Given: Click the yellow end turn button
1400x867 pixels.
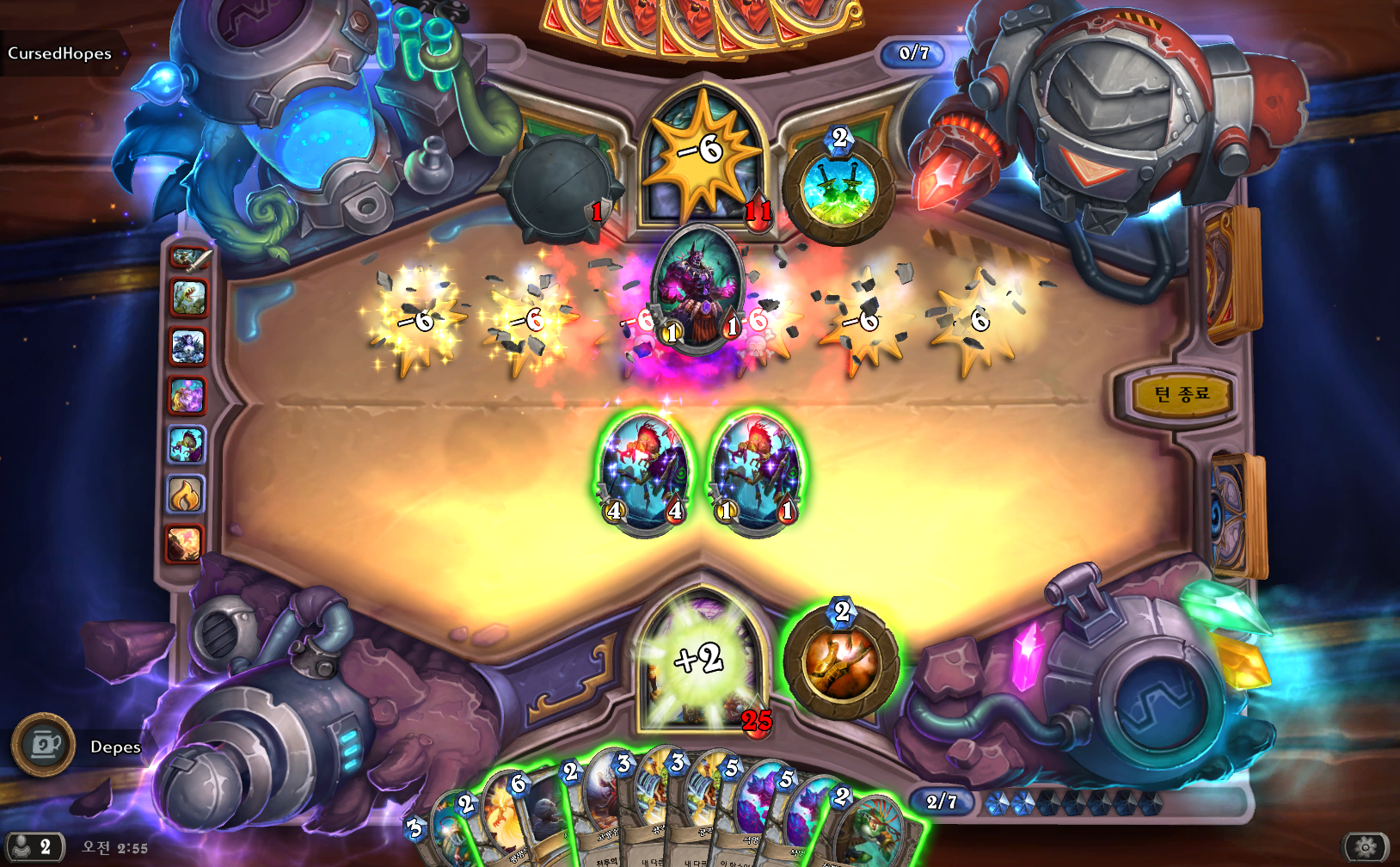Looking at the screenshot, I should point(1182,395).
